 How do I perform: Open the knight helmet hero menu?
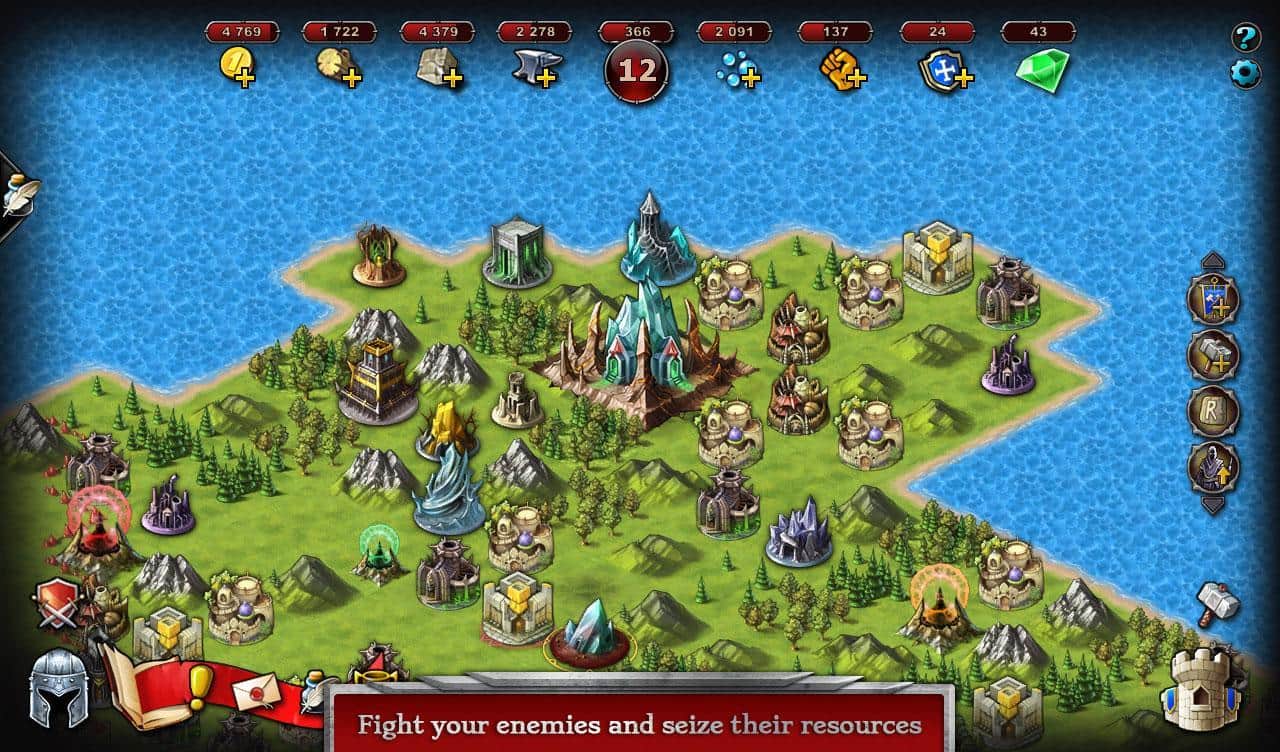(x=58, y=688)
